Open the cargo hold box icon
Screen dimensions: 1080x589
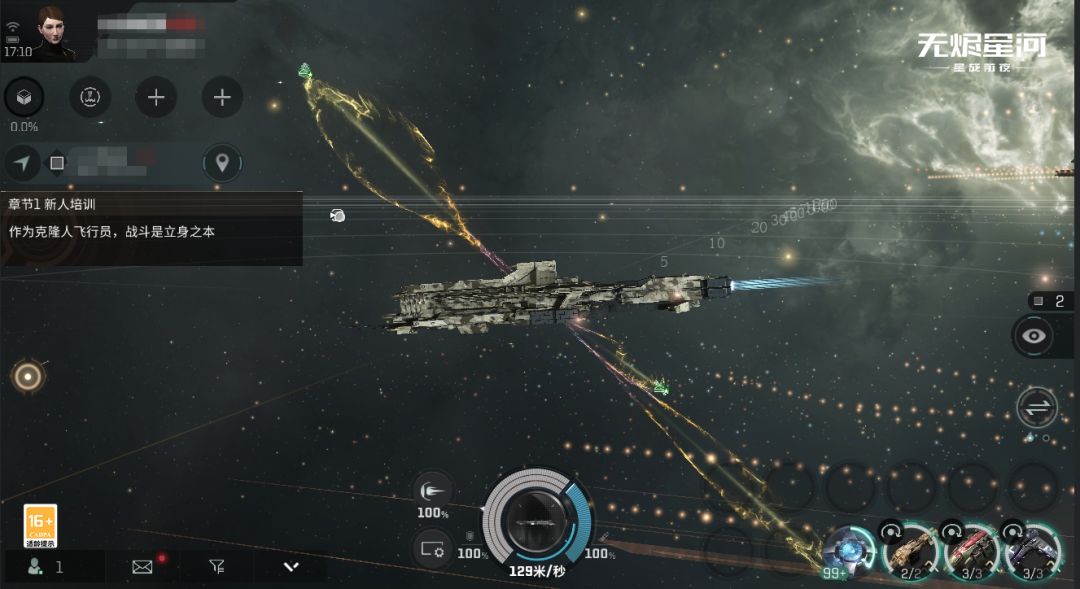[24, 97]
